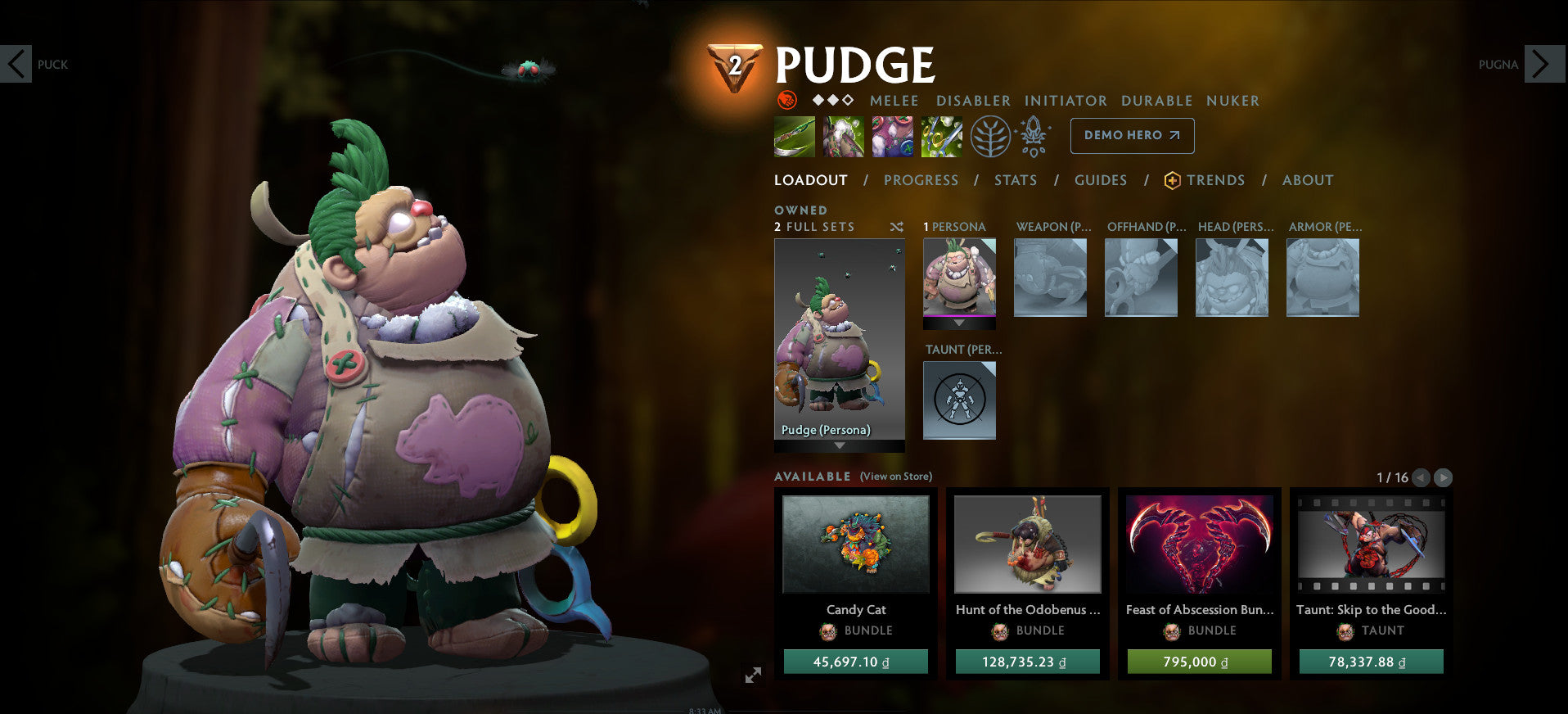This screenshot has height=714, width=1568.
Task: Click the melee attack type icon
Action: (x=787, y=100)
